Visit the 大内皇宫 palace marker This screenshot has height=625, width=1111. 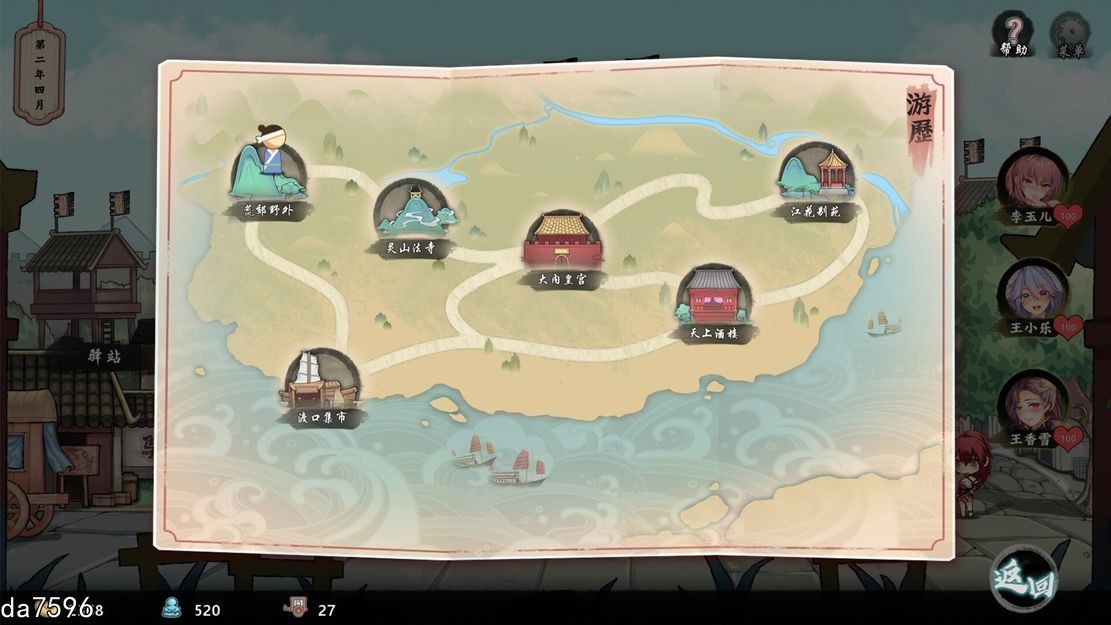[562, 243]
